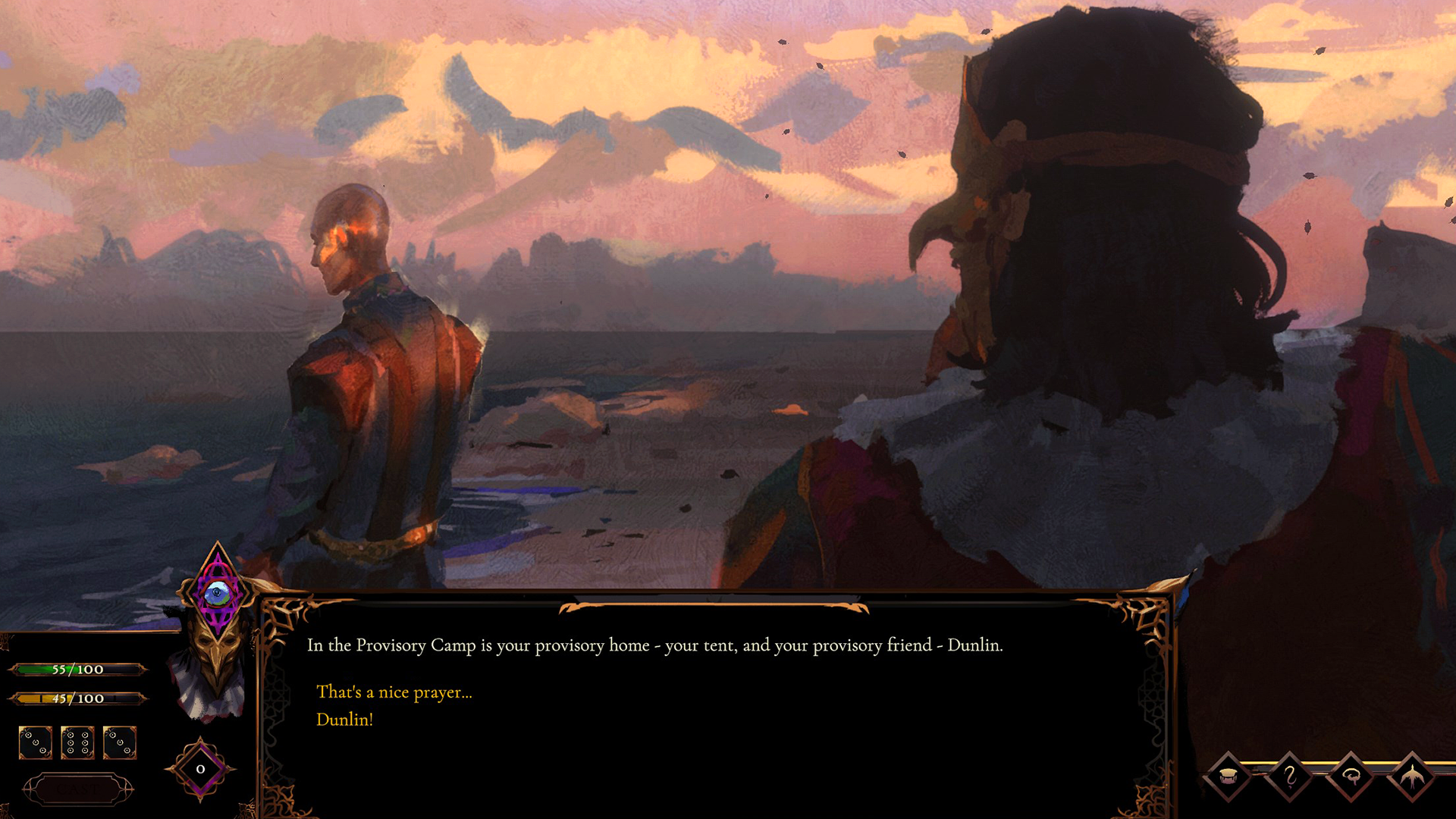1456x819 pixels.
Task: Toggle the rightmost die for casting
Action: [120, 743]
